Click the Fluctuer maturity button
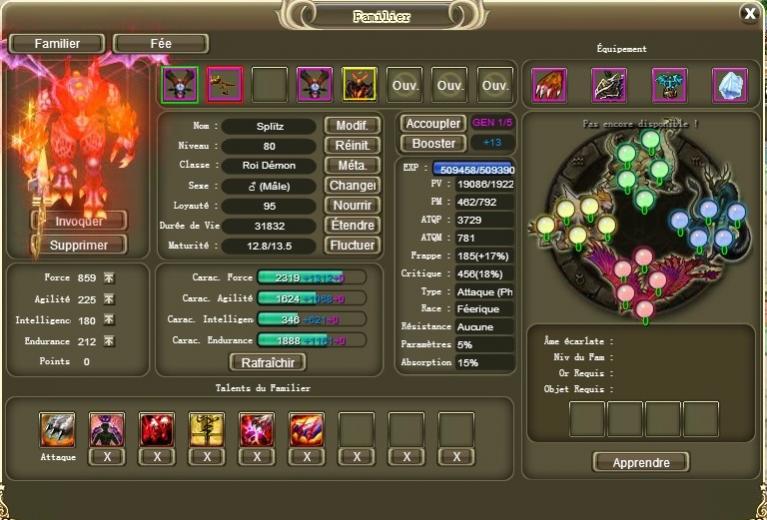 click(x=352, y=246)
